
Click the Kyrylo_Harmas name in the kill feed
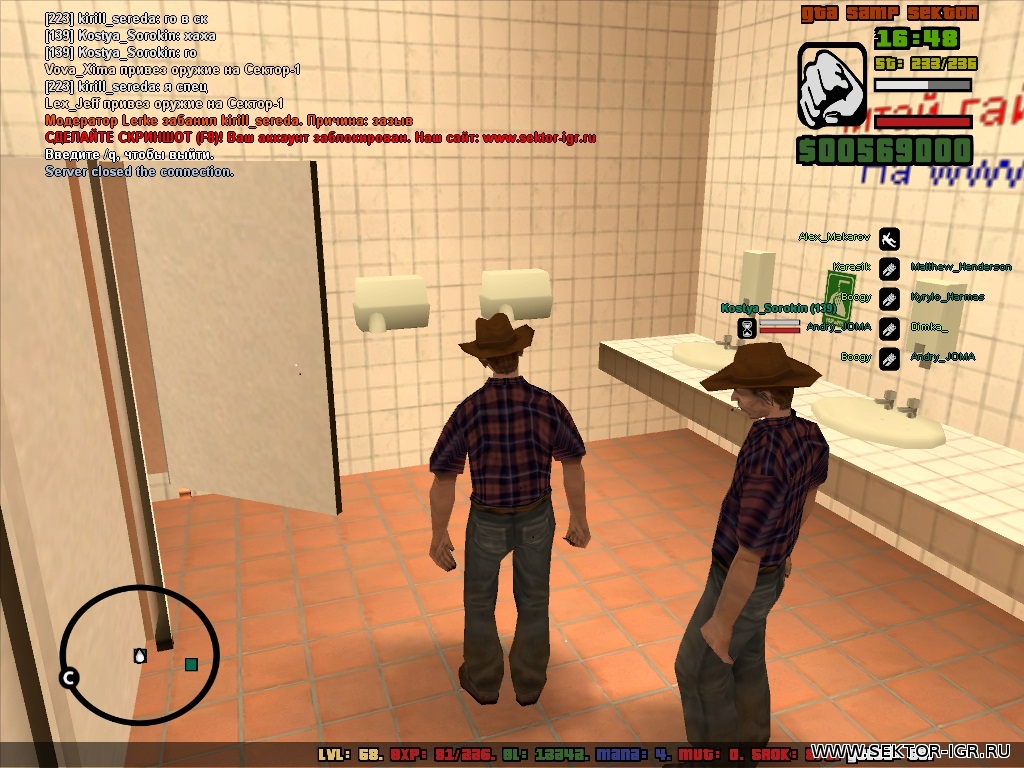(x=947, y=297)
